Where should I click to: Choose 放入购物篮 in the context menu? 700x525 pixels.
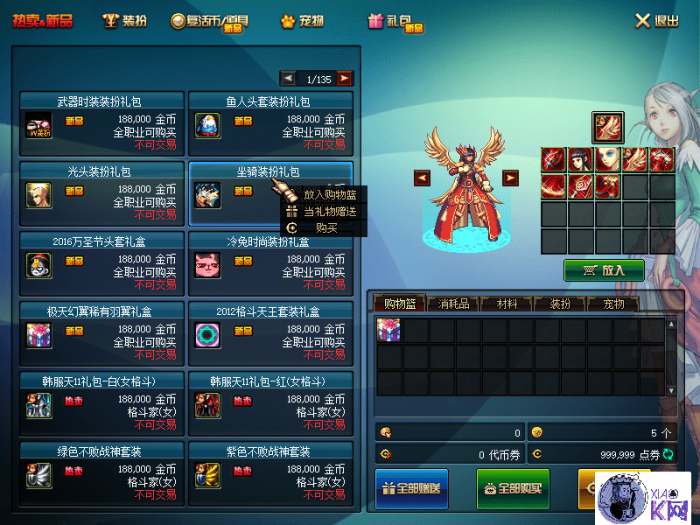[x=329, y=195]
